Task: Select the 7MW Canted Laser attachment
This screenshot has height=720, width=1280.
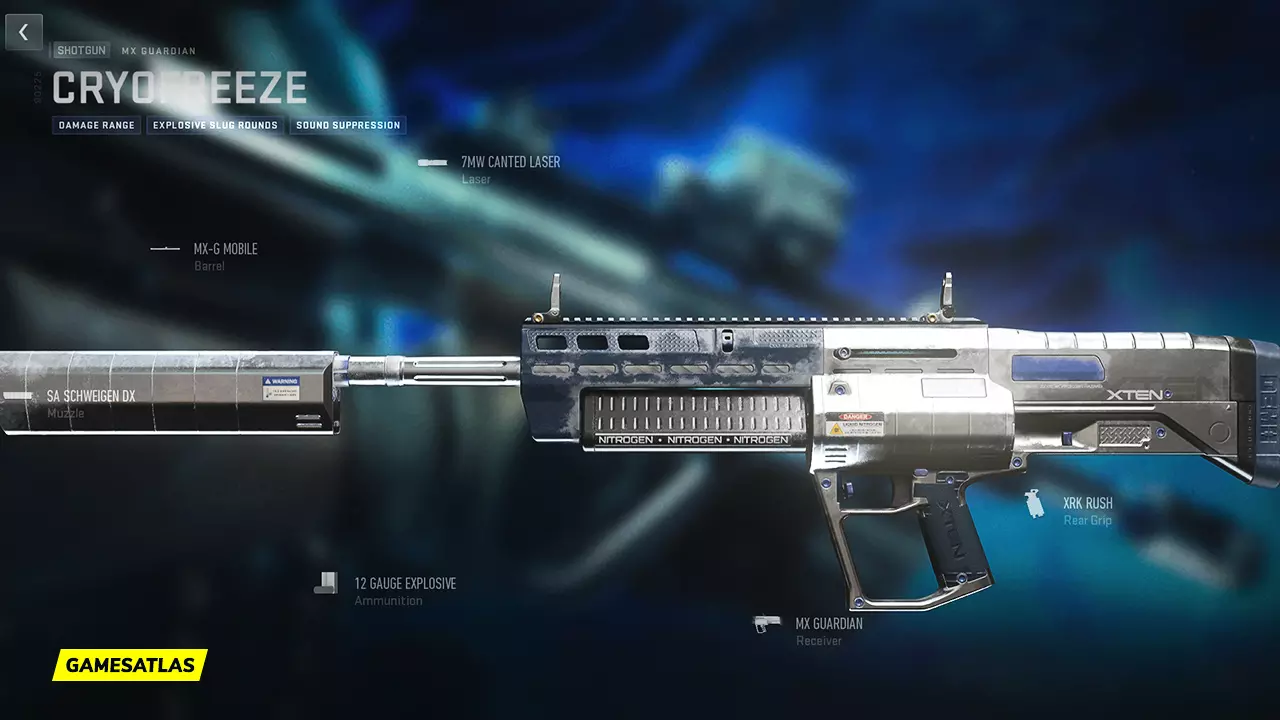Action: click(509, 162)
